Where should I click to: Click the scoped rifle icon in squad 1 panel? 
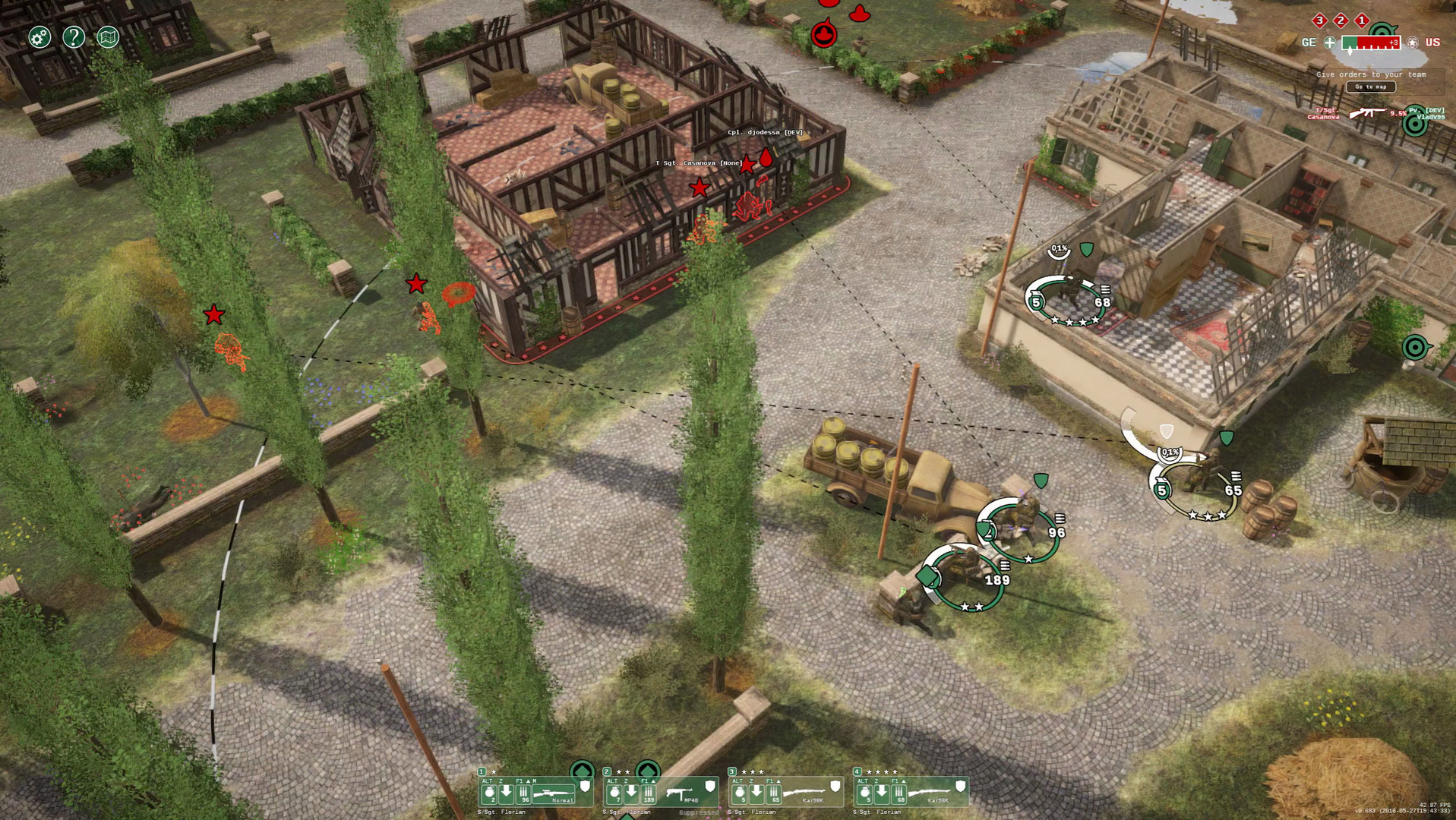click(552, 791)
